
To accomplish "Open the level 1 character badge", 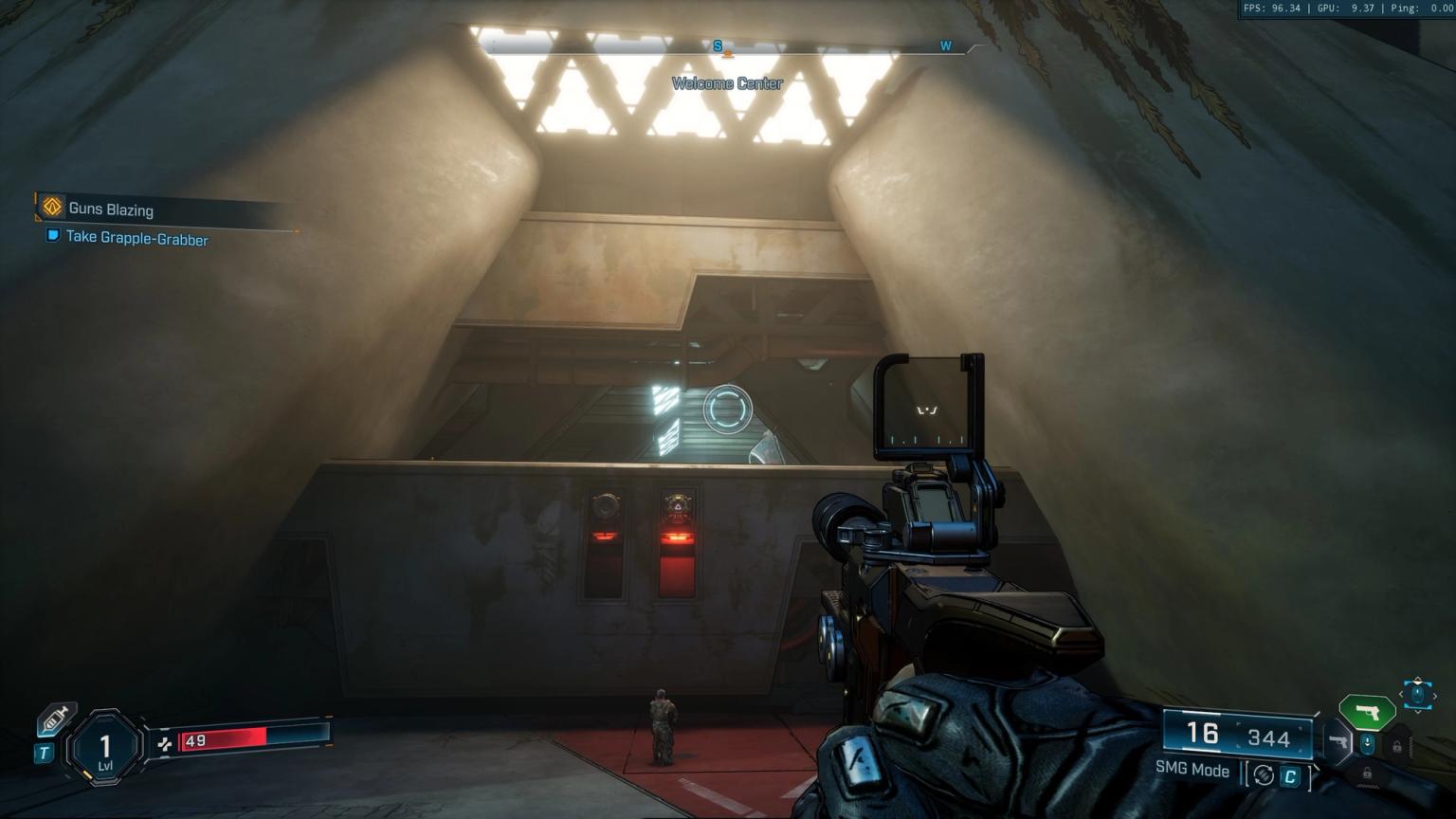I will [x=105, y=748].
